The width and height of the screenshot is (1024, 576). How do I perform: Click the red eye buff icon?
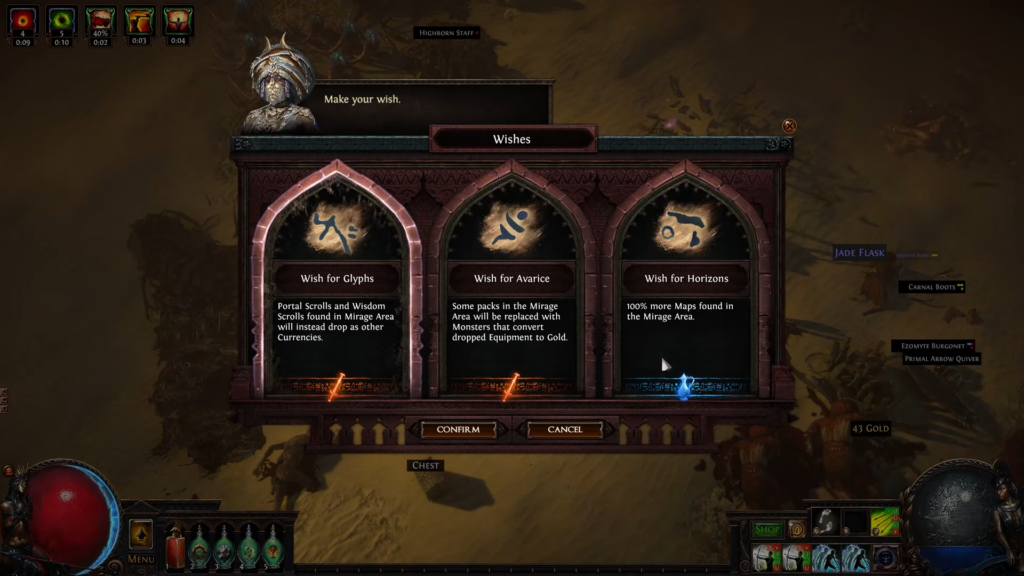(x=22, y=20)
